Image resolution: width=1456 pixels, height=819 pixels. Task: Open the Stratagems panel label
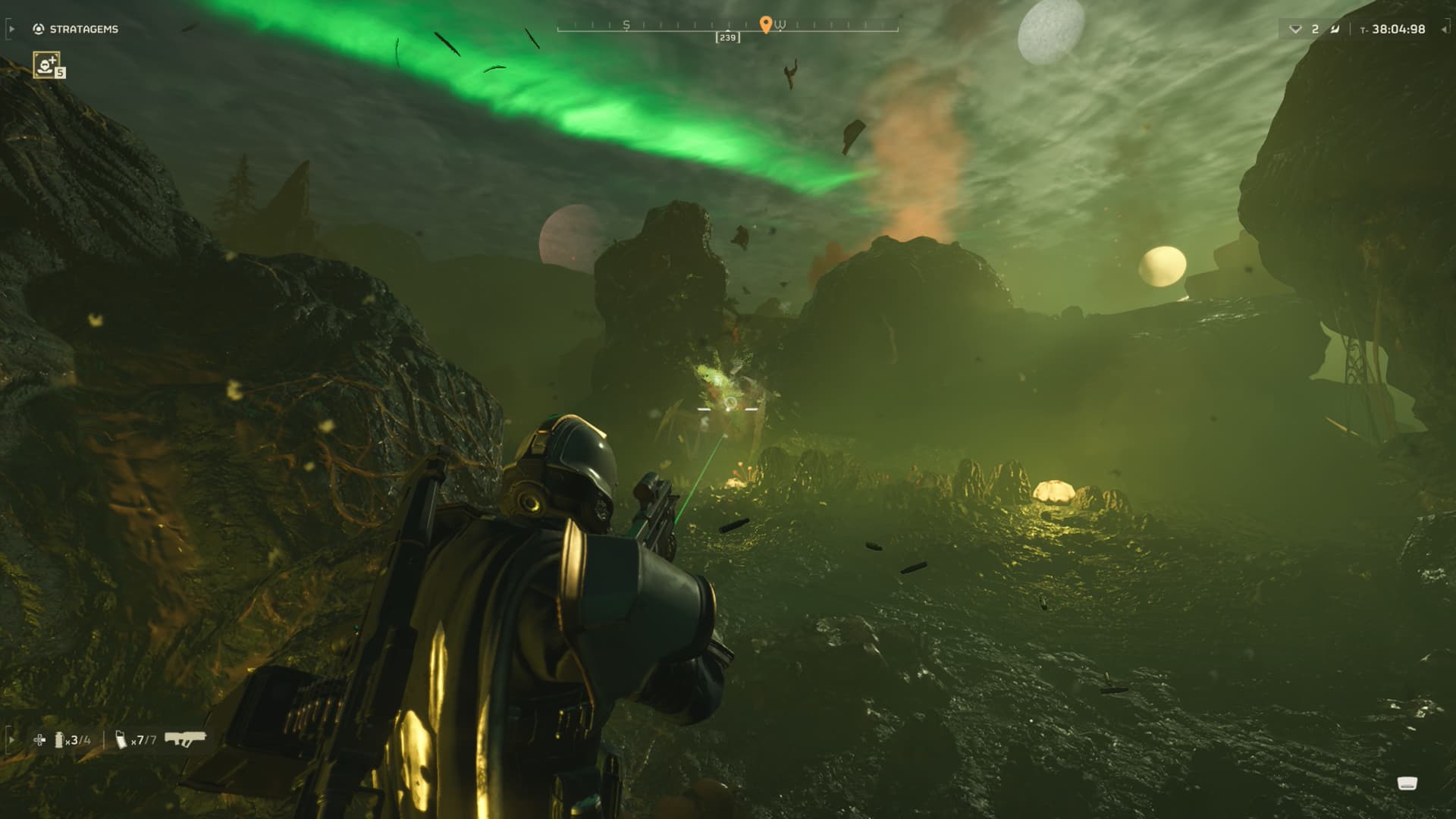click(83, 29)
